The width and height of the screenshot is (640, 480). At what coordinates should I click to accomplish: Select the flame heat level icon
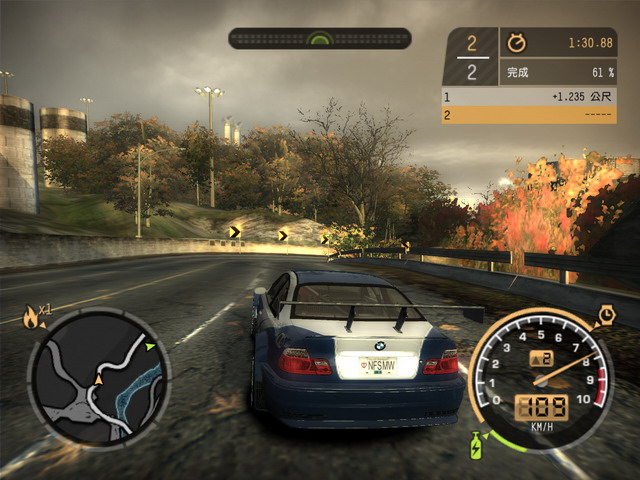[x=31, y=319]
